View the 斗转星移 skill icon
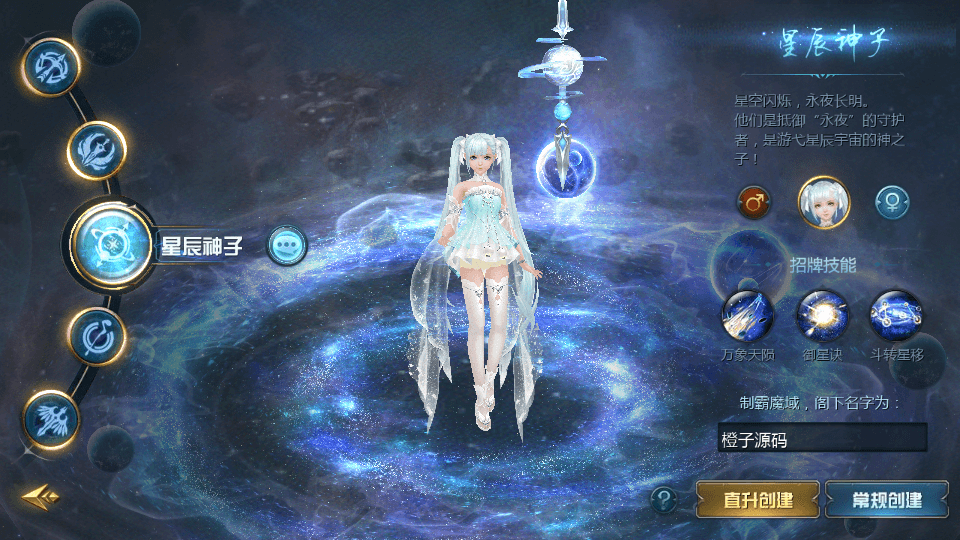The height and width of the screenshot is (540, 960). click(x=896, y=317)
